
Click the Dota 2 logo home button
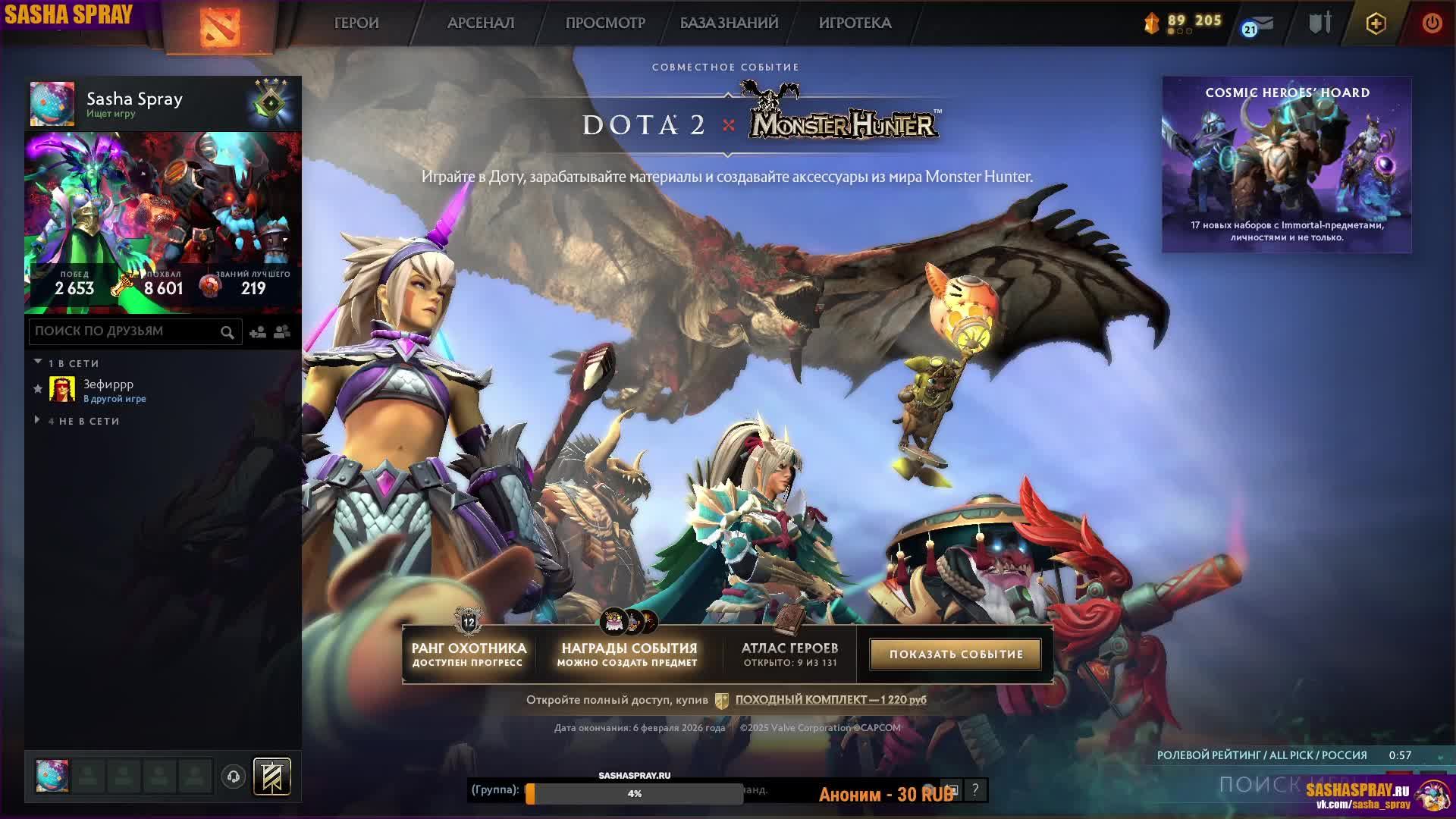point(220,26)
